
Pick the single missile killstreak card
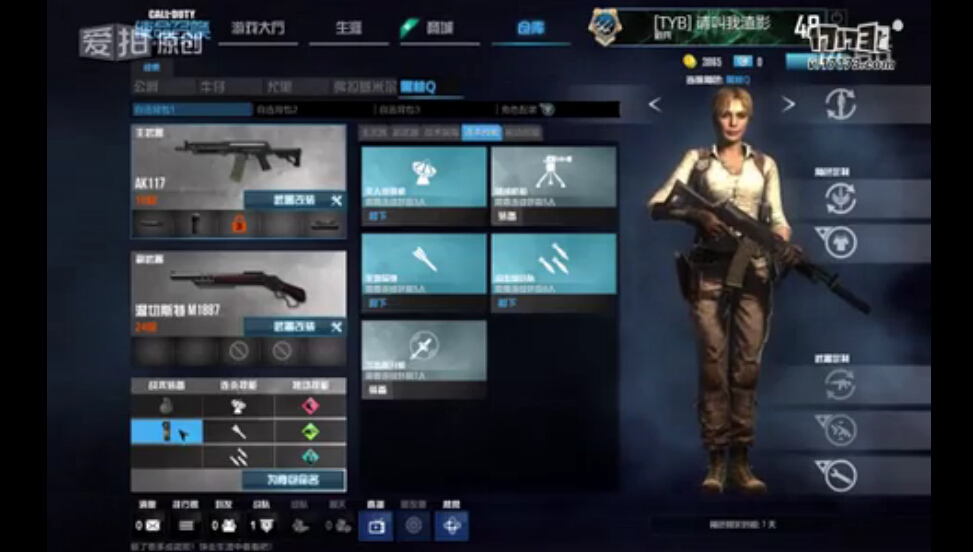click(424, 263)
